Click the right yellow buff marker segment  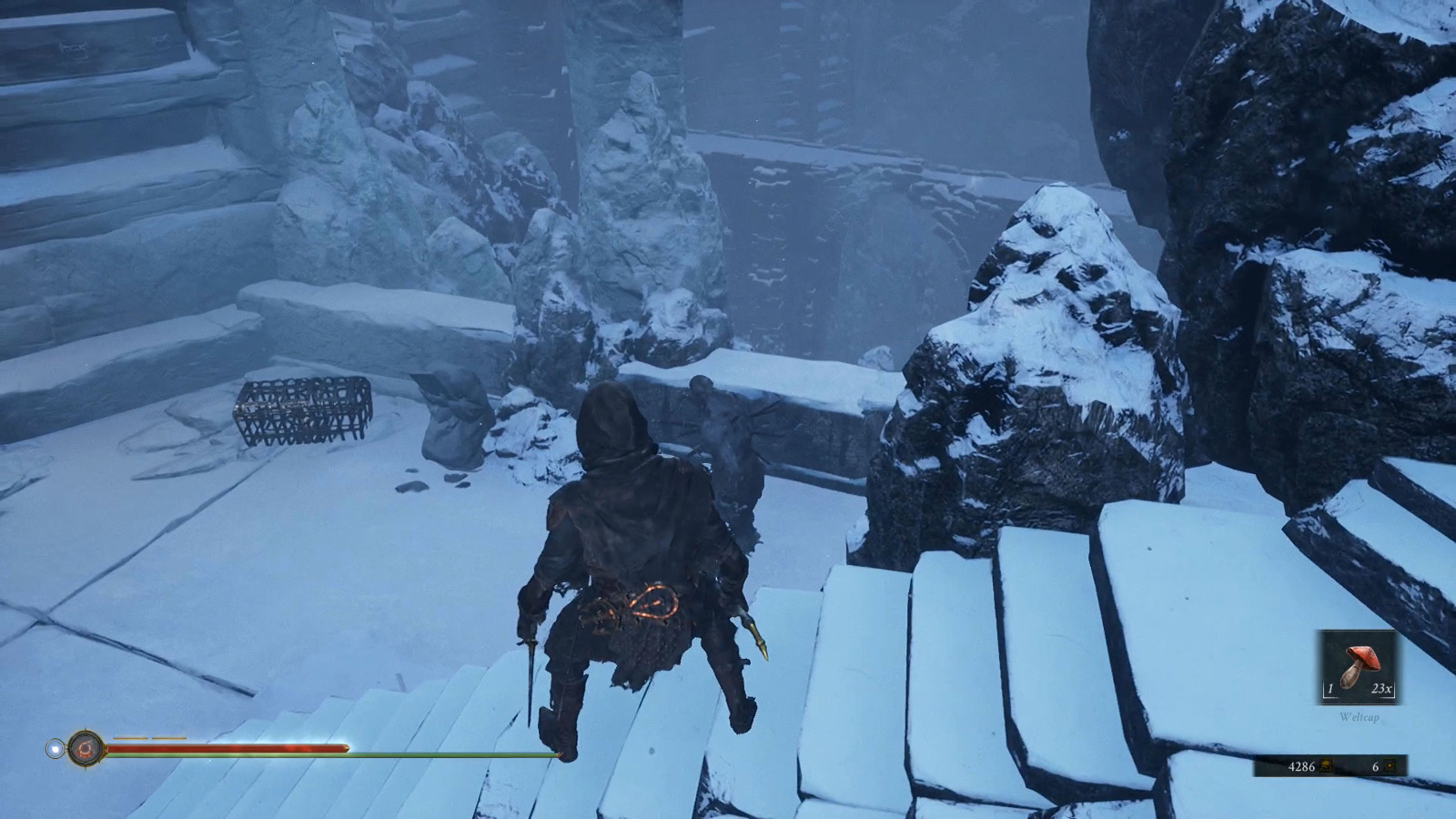coord(167,738)
